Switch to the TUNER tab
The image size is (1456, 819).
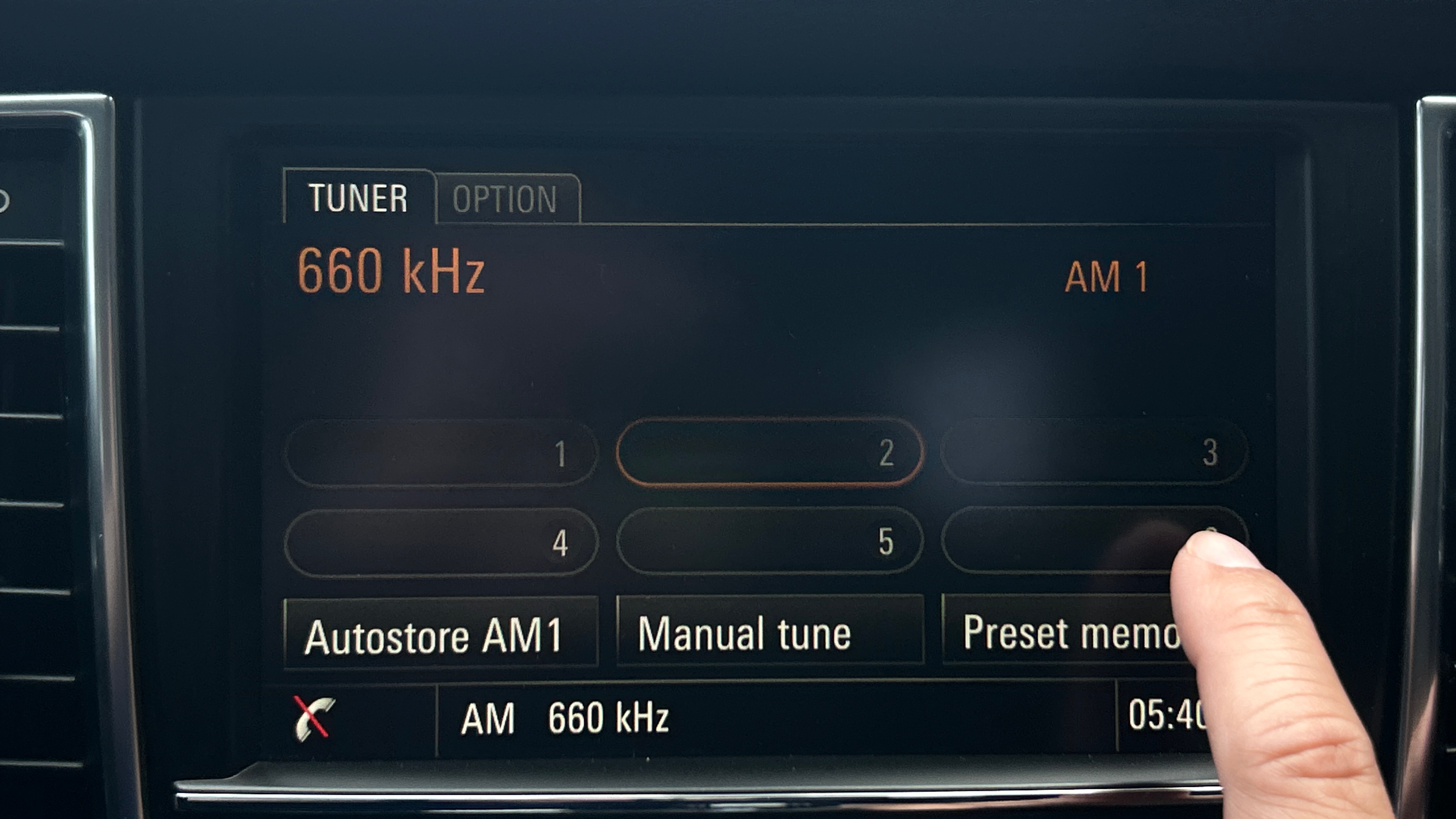coord(358,198)
